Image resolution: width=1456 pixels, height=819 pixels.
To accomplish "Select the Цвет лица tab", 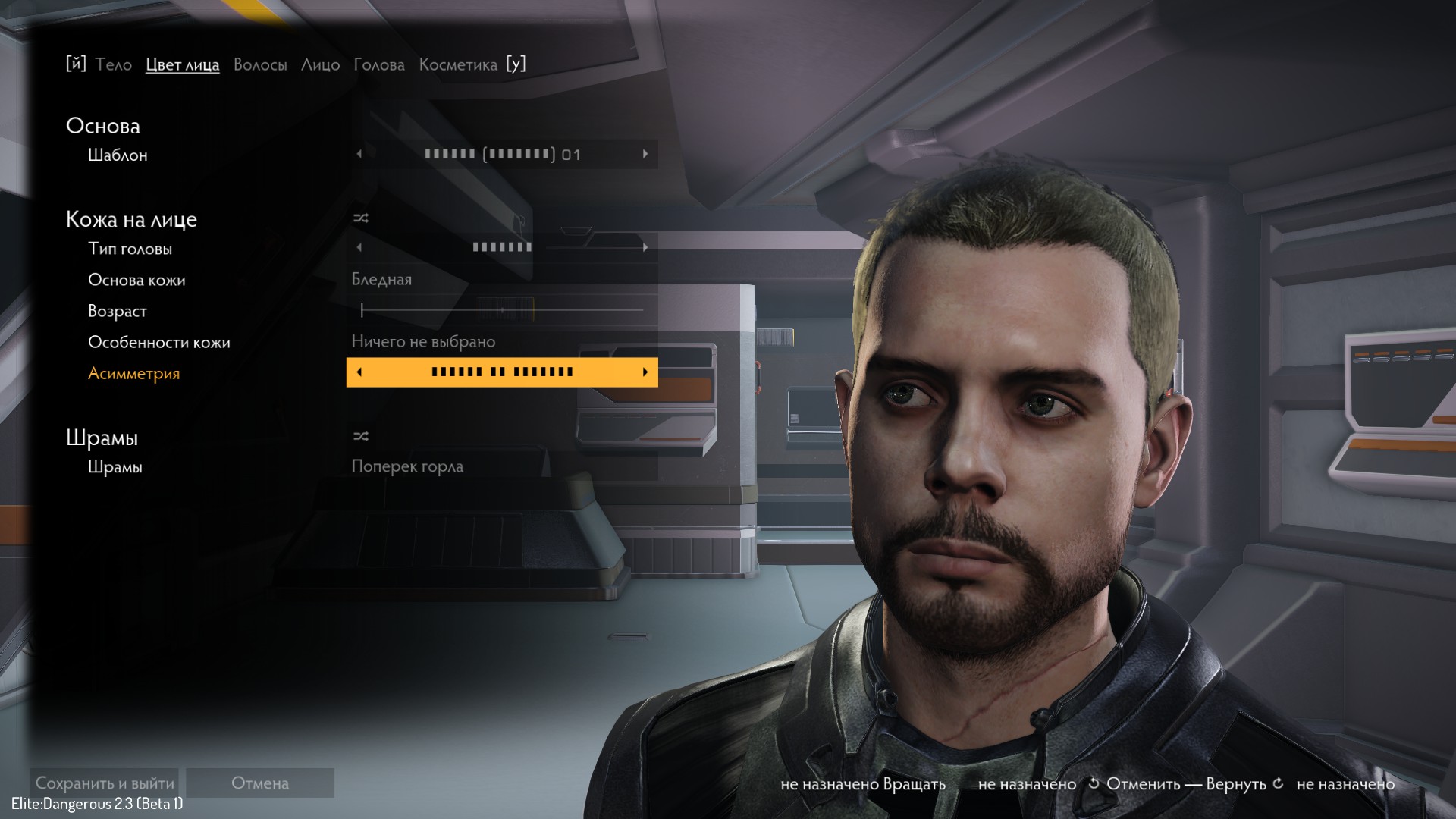I will click(x=182, y=65).
